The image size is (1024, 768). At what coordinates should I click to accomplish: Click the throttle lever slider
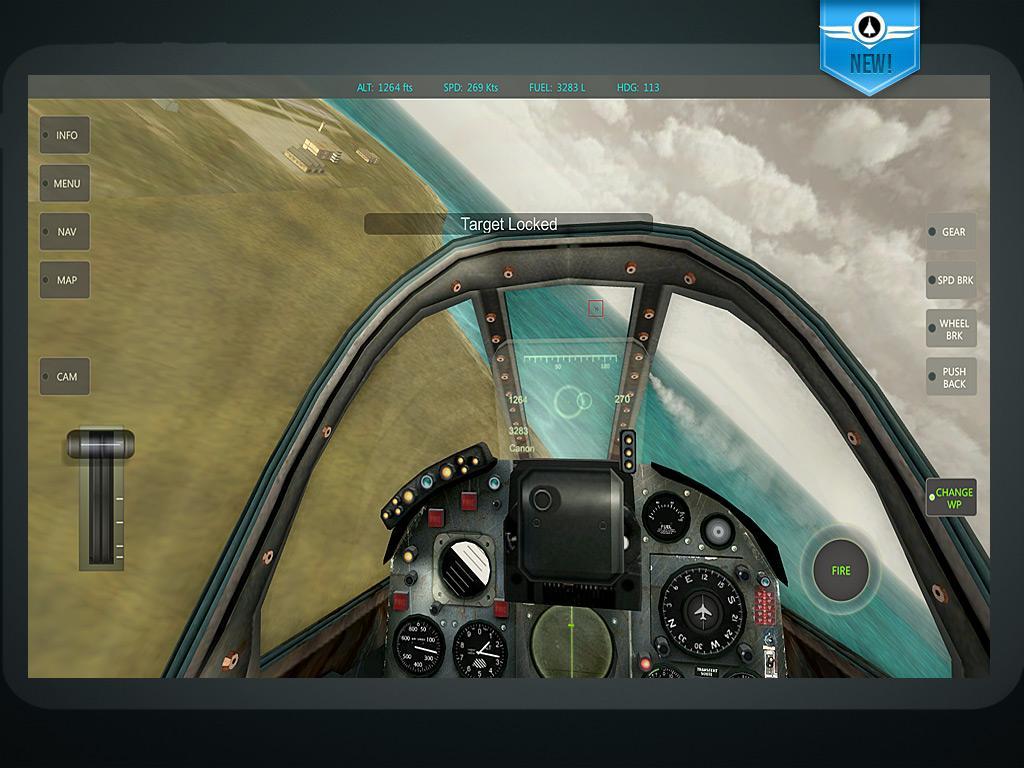pyautogui.click(x=100, y=443)
